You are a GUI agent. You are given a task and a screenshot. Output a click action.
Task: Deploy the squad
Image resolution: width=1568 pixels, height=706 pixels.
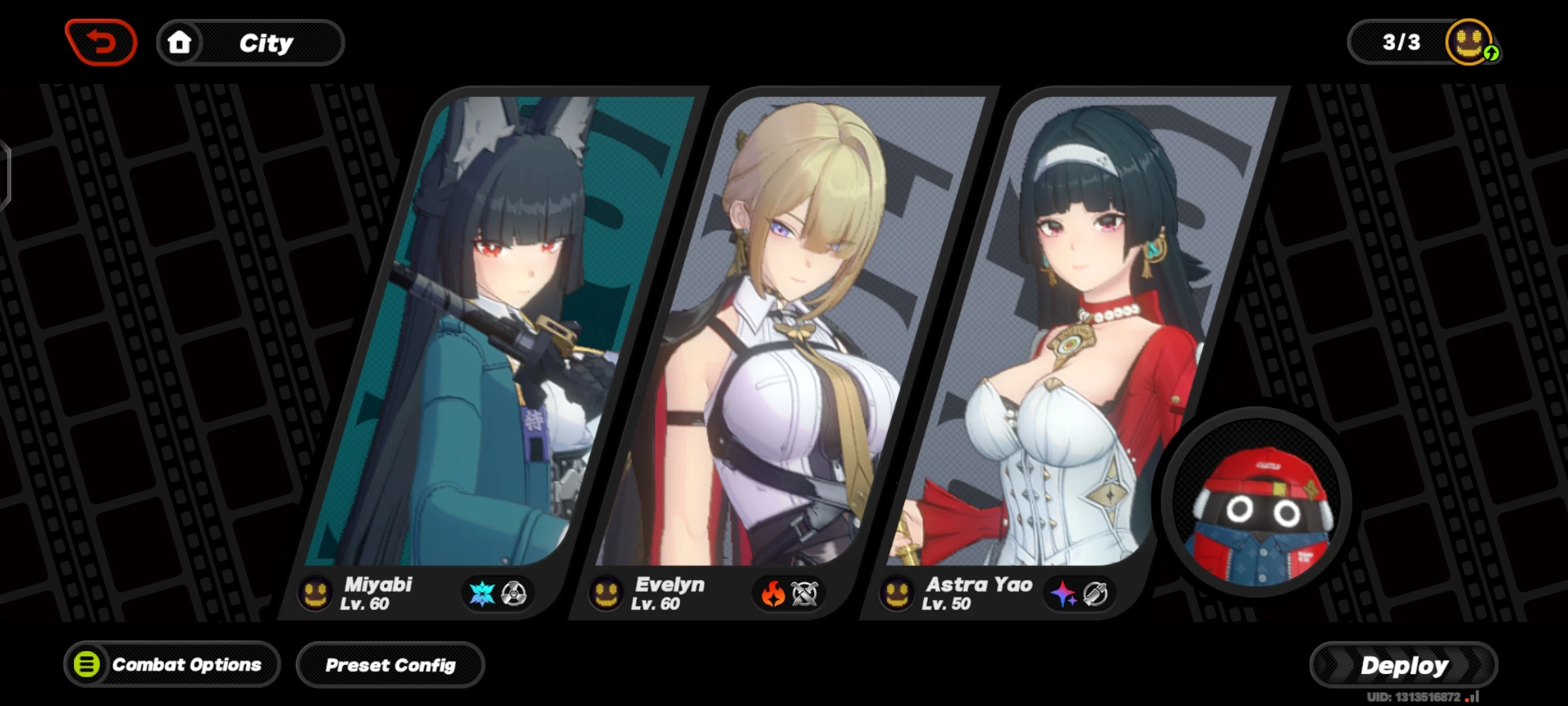pyautogui.click(x=1403, y=665)
